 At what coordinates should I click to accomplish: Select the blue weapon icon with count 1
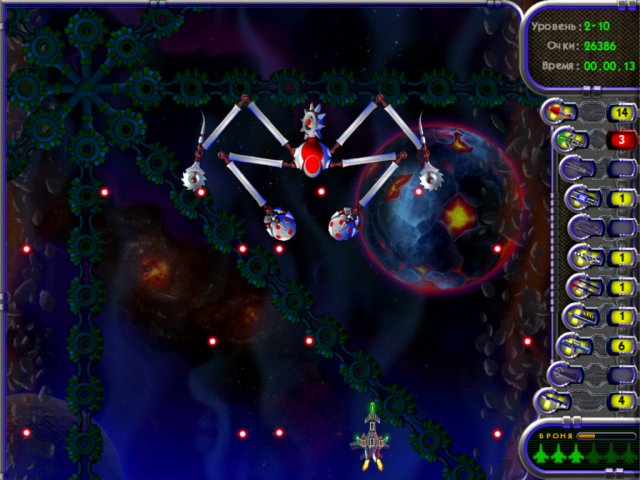[x=581, y=199]
